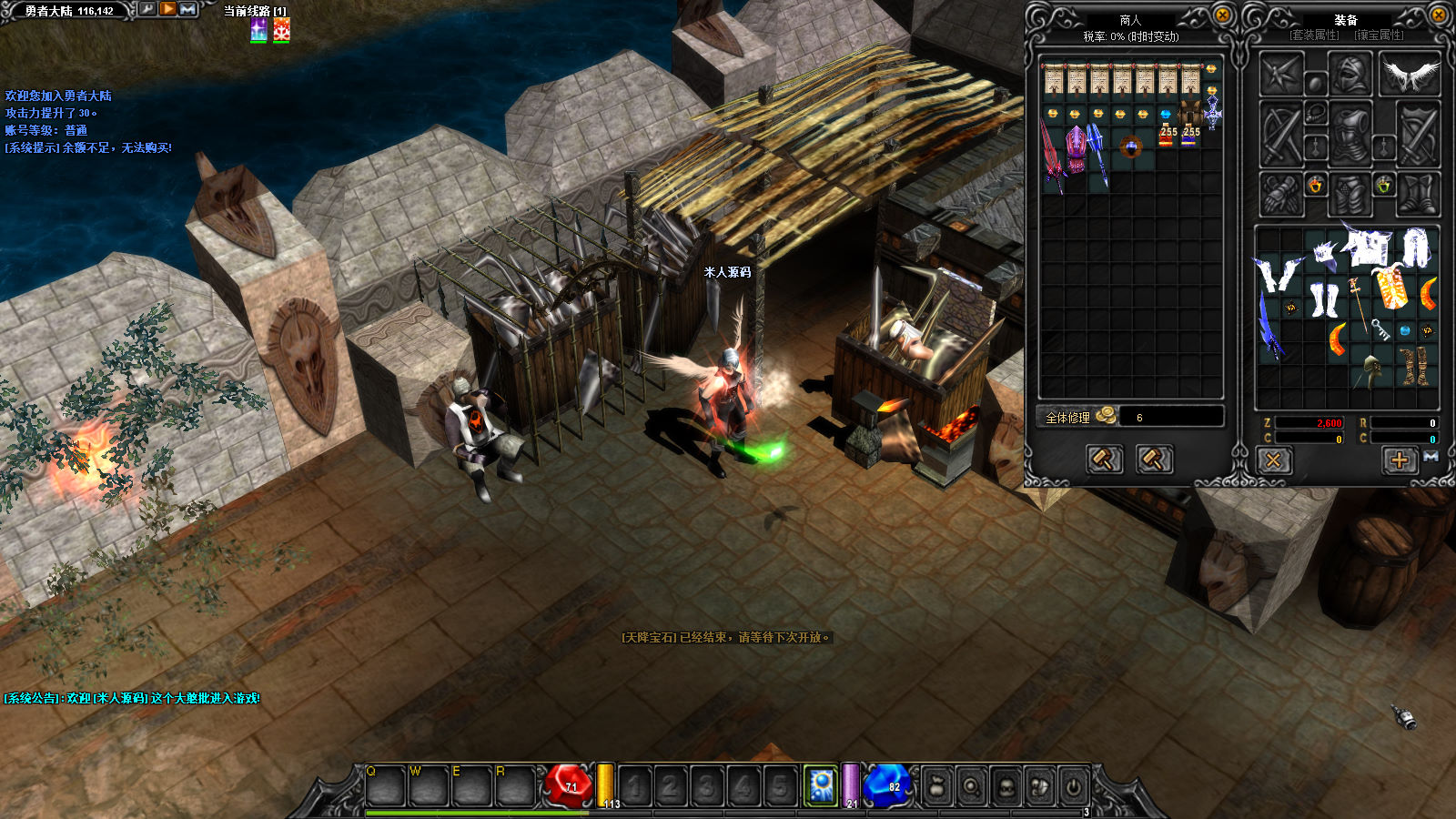Open the 套装属性 set attributes tab
The image size is (1456, 819).
click(x=1314, y=35)
